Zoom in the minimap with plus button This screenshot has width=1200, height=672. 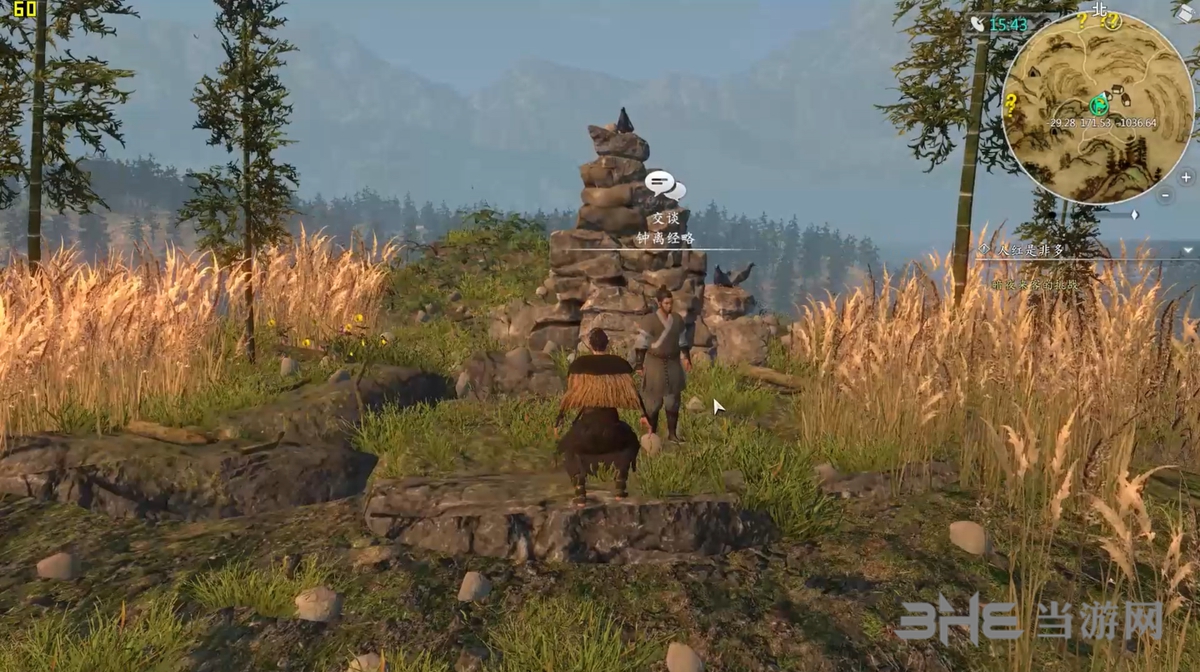pyautogui.click(x=1186, y=177)
